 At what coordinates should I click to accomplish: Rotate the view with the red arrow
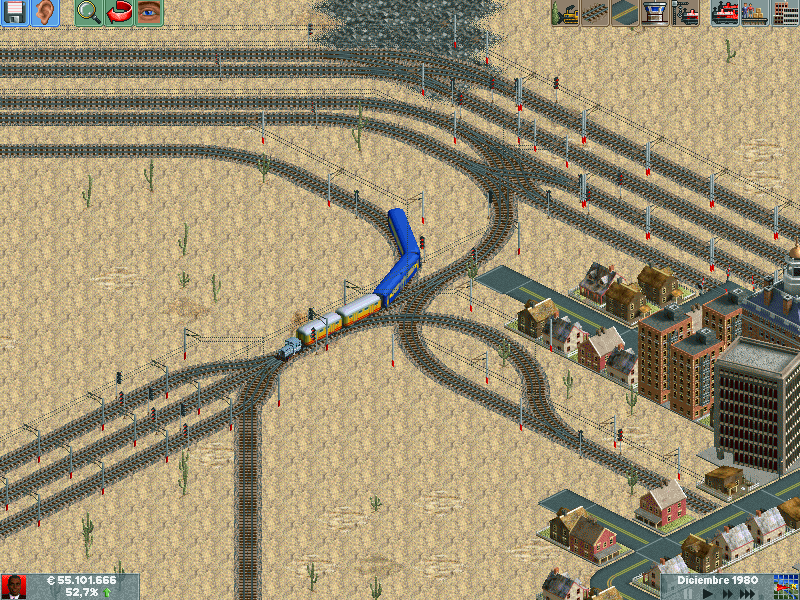[x=119, y=13]
